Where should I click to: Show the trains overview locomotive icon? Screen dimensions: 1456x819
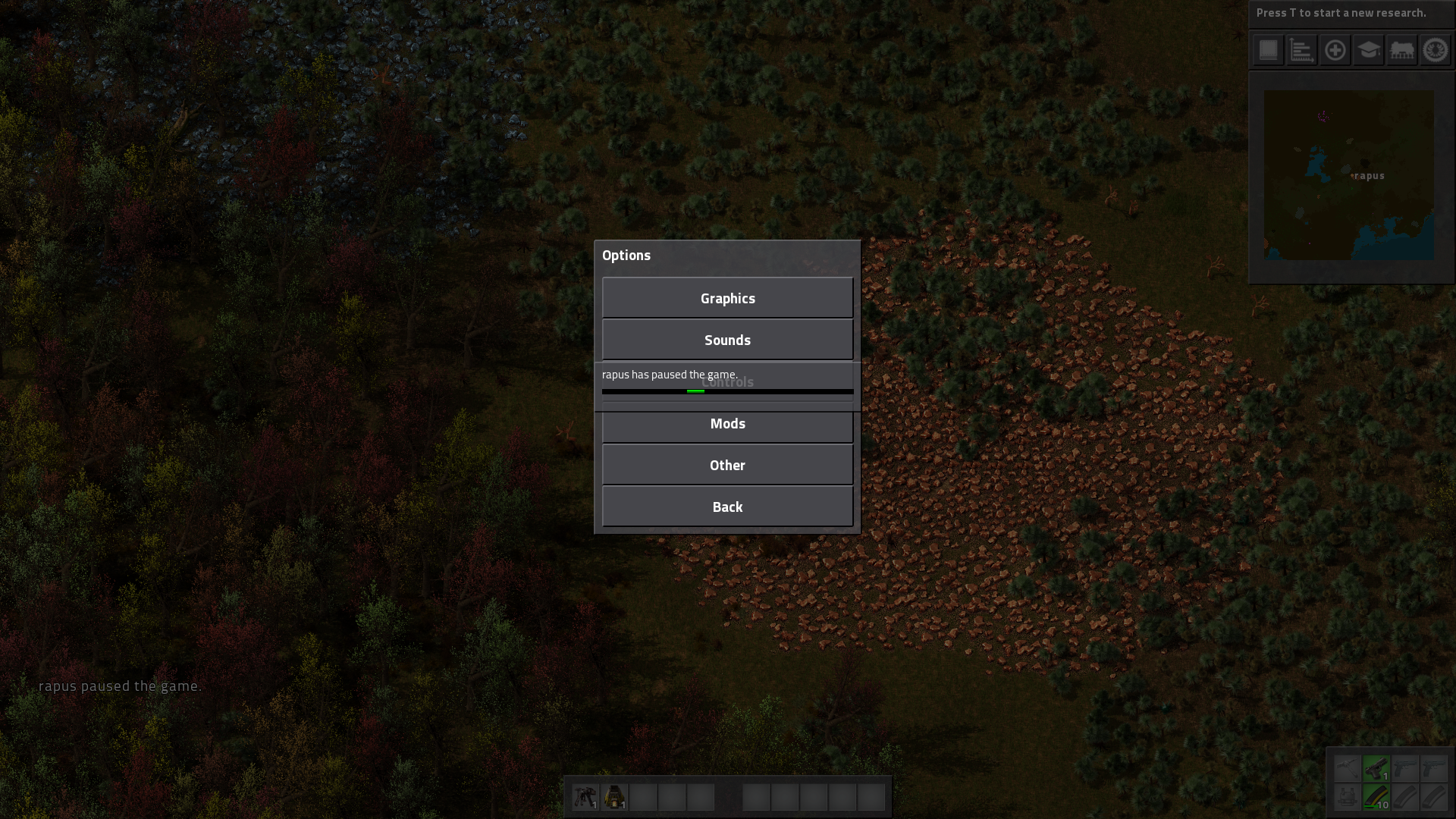tap(1401, 51)
